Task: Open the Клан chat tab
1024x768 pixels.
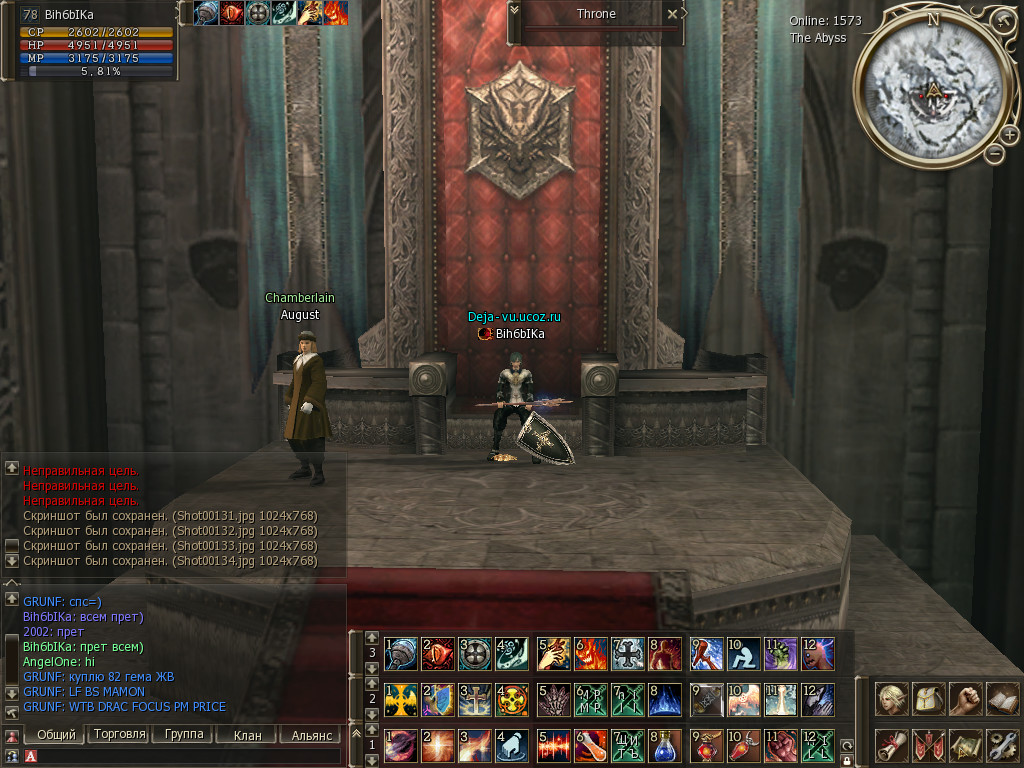Action: click(247, 735)
